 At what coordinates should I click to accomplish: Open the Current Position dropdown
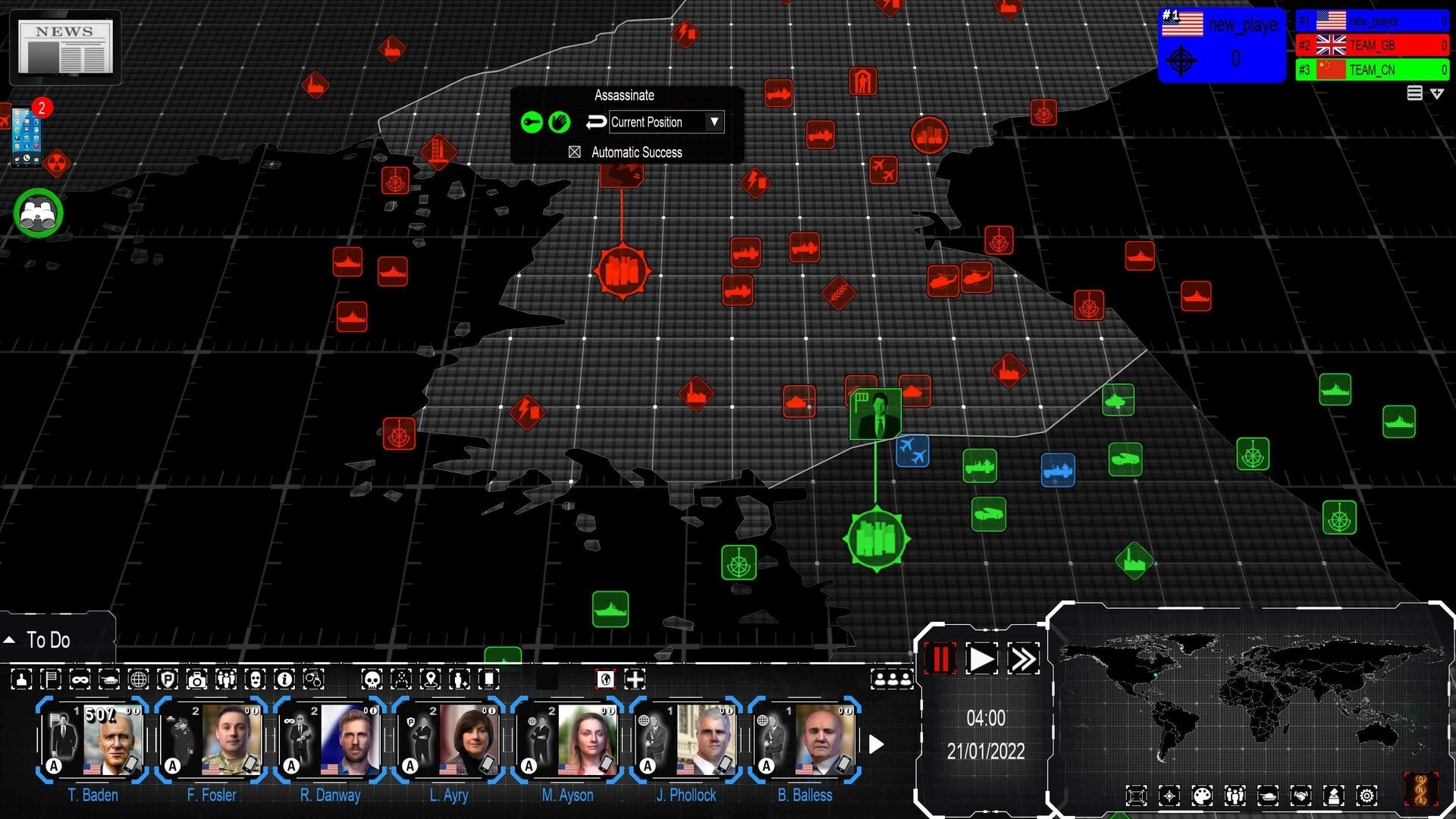pos(713,122)
